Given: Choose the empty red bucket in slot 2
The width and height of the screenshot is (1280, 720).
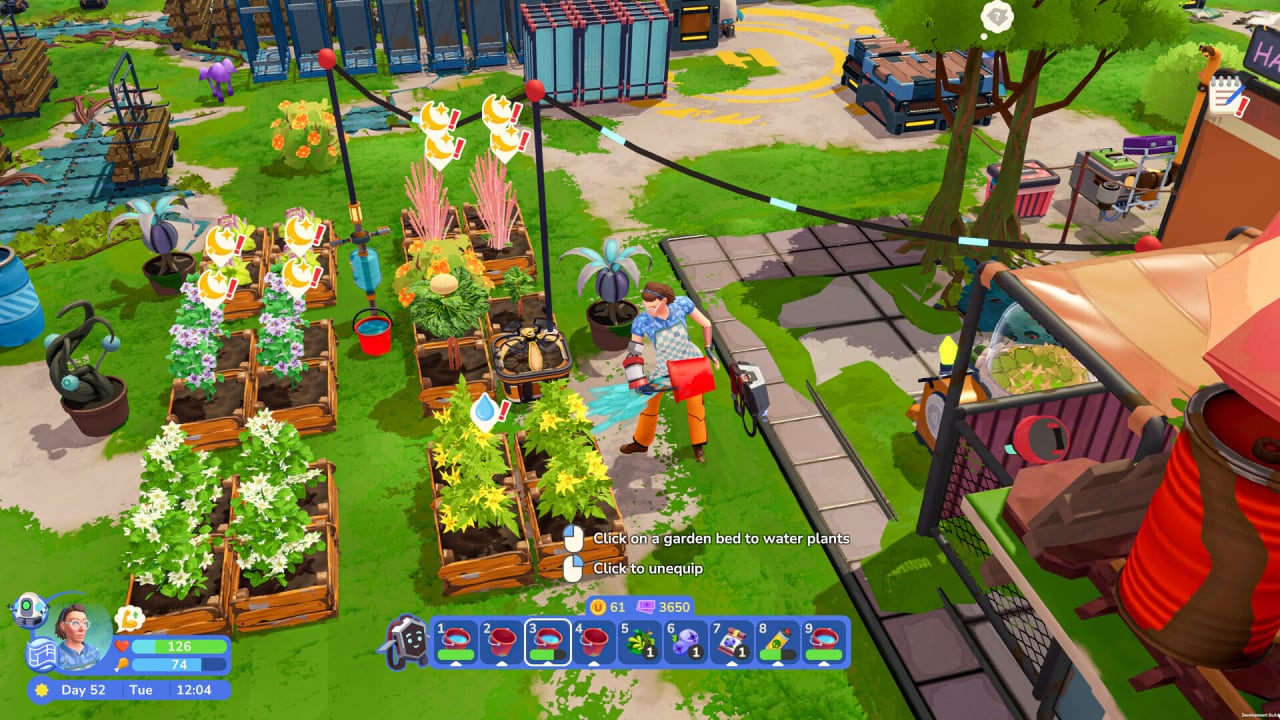Looking at the screenshot, I should coord(501,641).
